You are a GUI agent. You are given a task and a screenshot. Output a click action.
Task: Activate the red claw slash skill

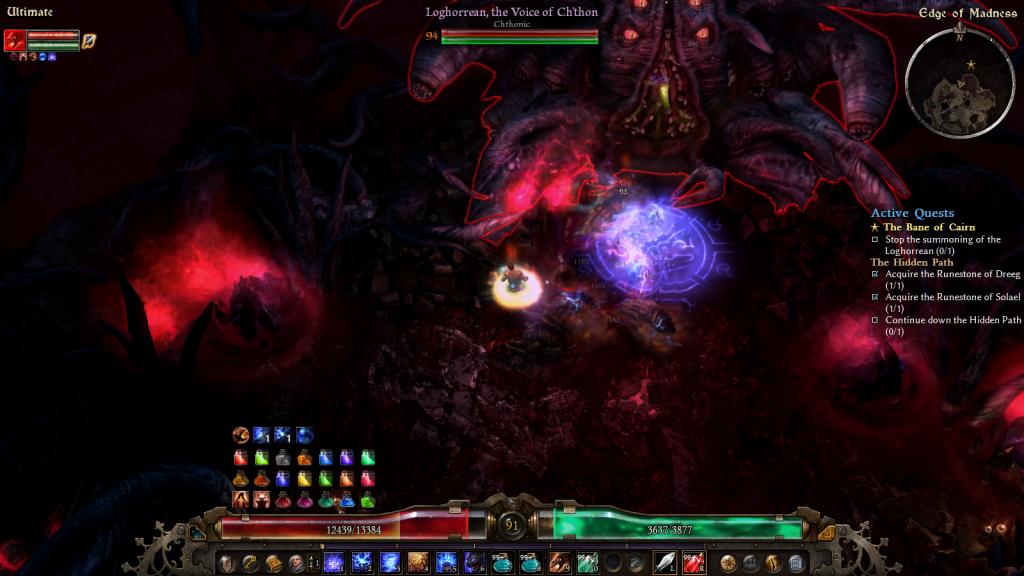tap(558, 562)
